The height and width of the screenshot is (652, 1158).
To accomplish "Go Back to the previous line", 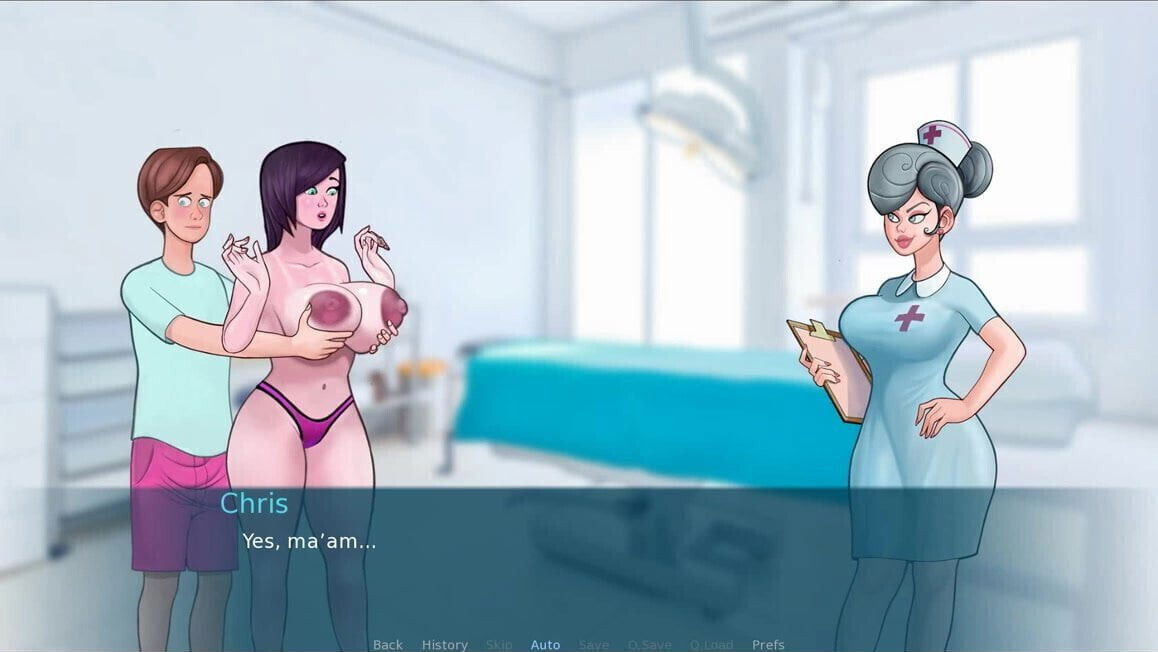I will point(388,645).
